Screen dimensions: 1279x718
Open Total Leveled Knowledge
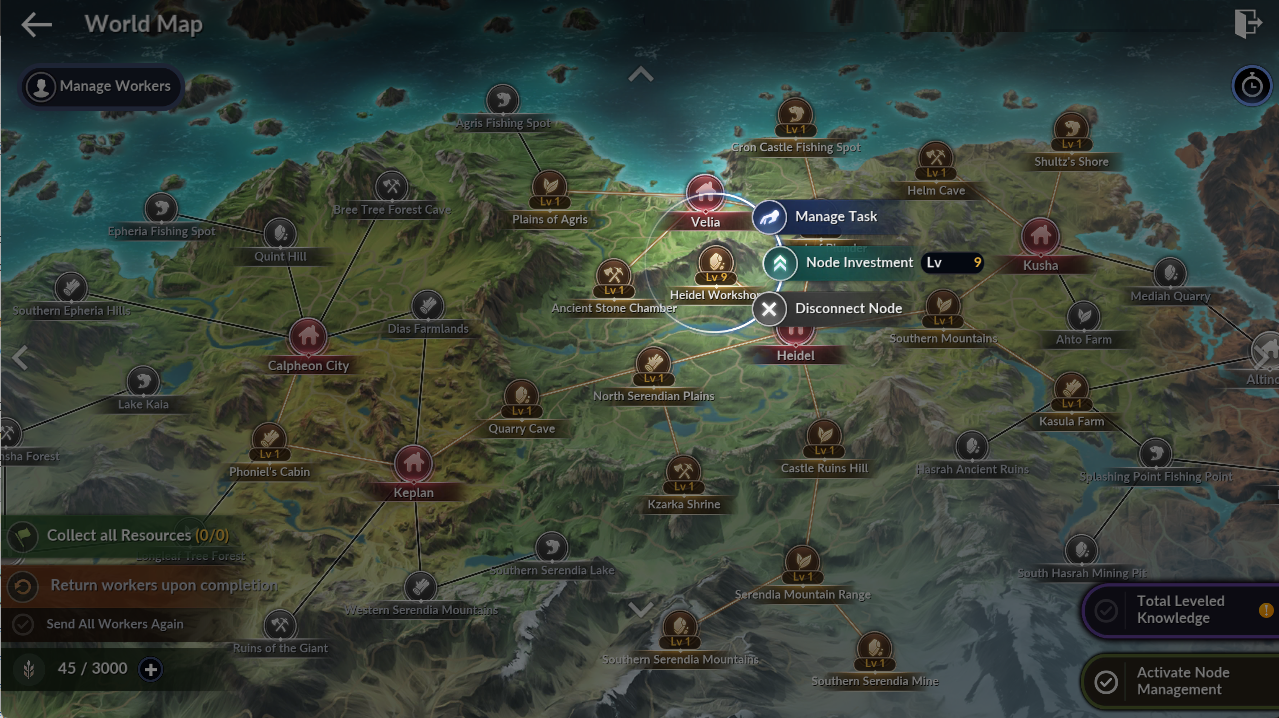pos(1180,610)
